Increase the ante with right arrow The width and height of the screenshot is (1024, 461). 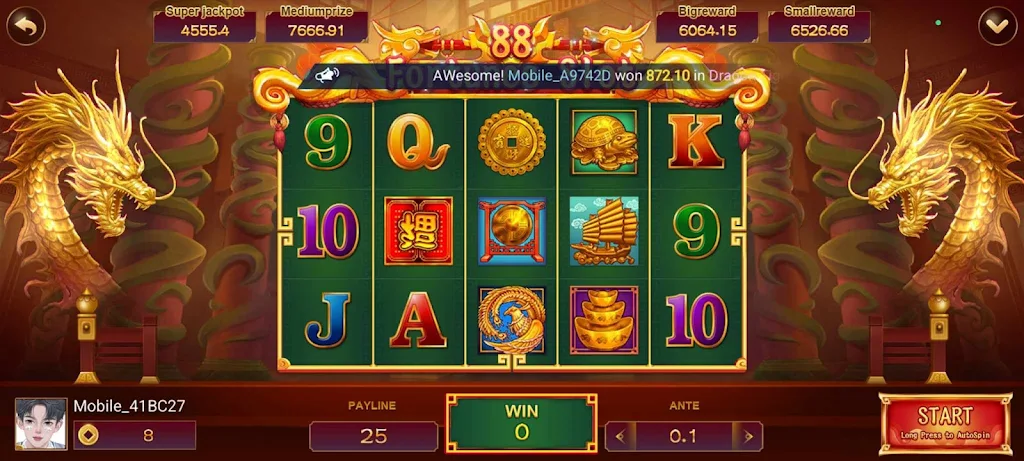pyautogui.click(x=746, y=436)
